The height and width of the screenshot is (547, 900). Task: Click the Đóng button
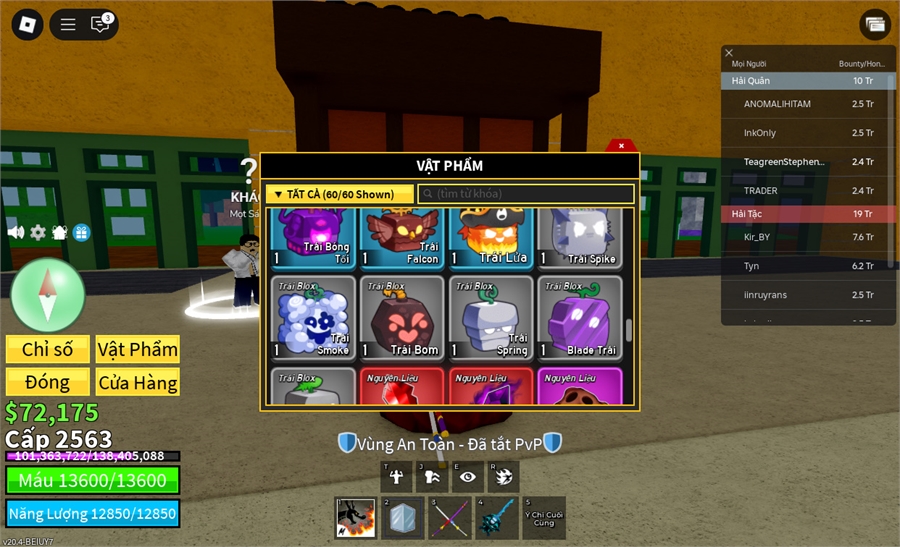pos(48,382)
